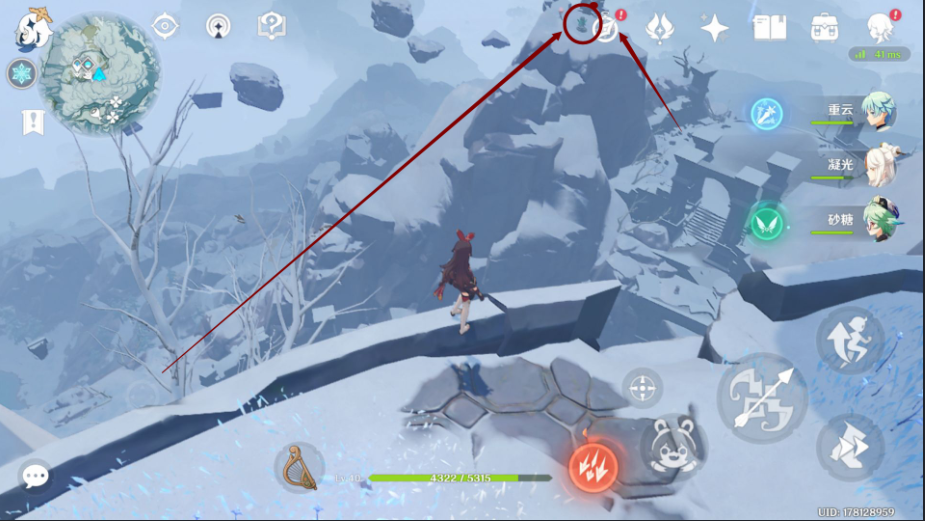Expand the circular minimap
Image resolution: width=925 pixels, height=521 pixels.
pyautogui.click(x=99, y=72)
